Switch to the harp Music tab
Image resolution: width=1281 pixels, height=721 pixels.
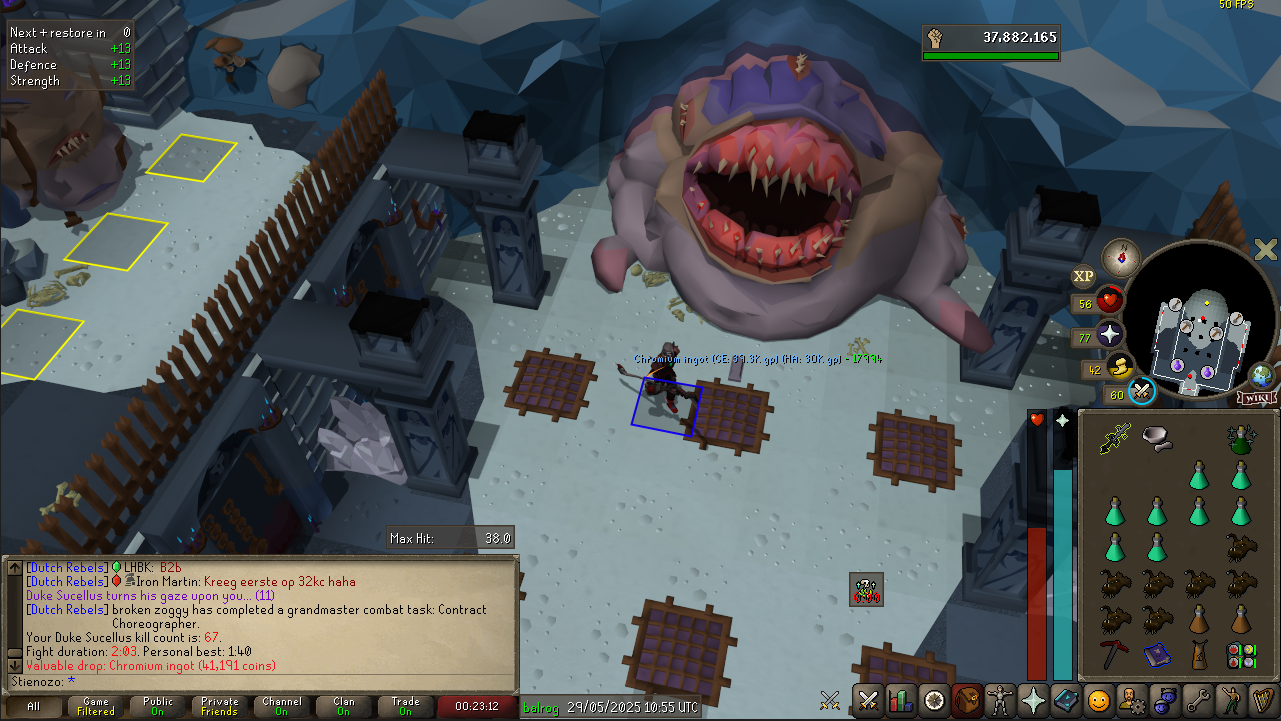coord(1264,700)
